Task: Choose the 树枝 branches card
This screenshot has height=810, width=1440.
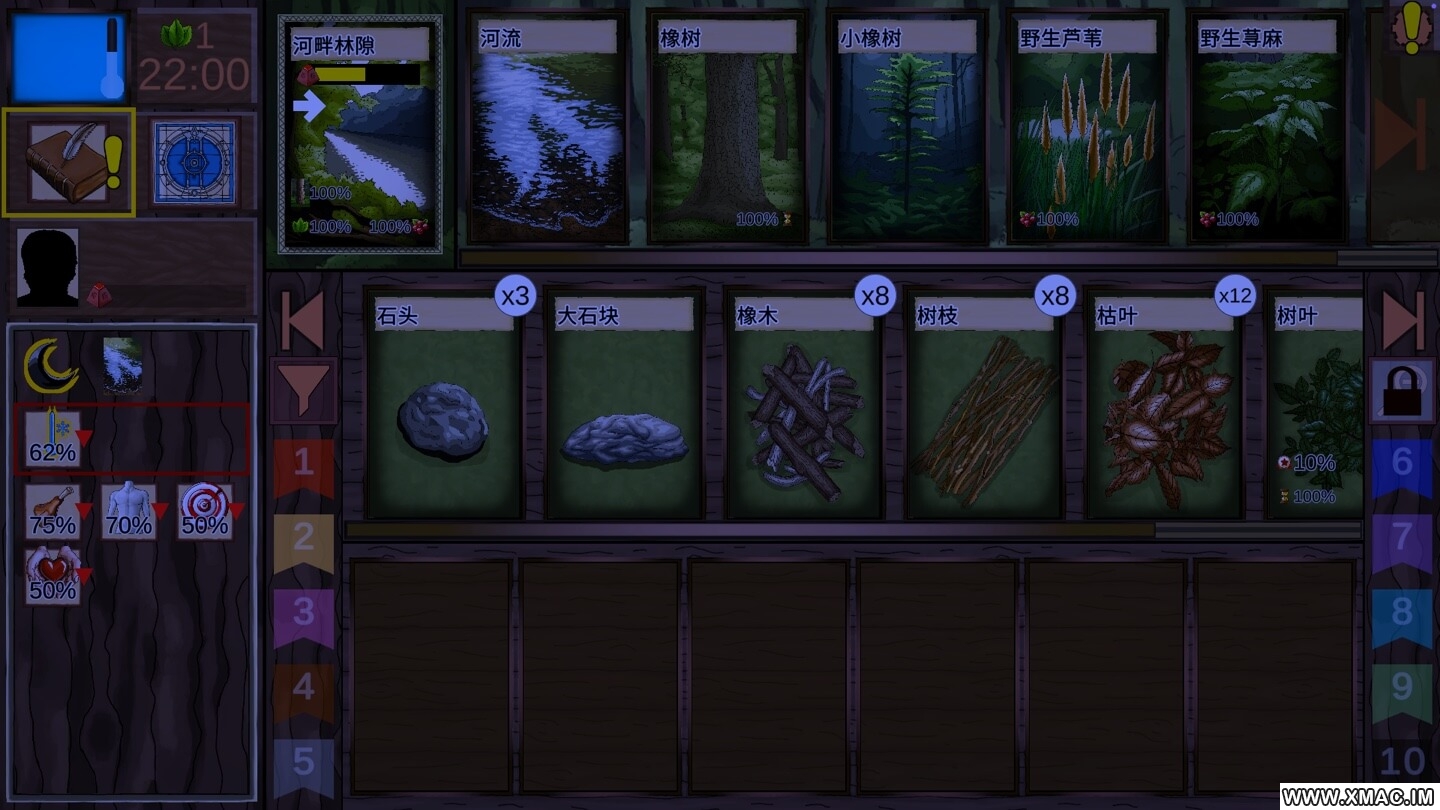Action: (x=984, y=405)
